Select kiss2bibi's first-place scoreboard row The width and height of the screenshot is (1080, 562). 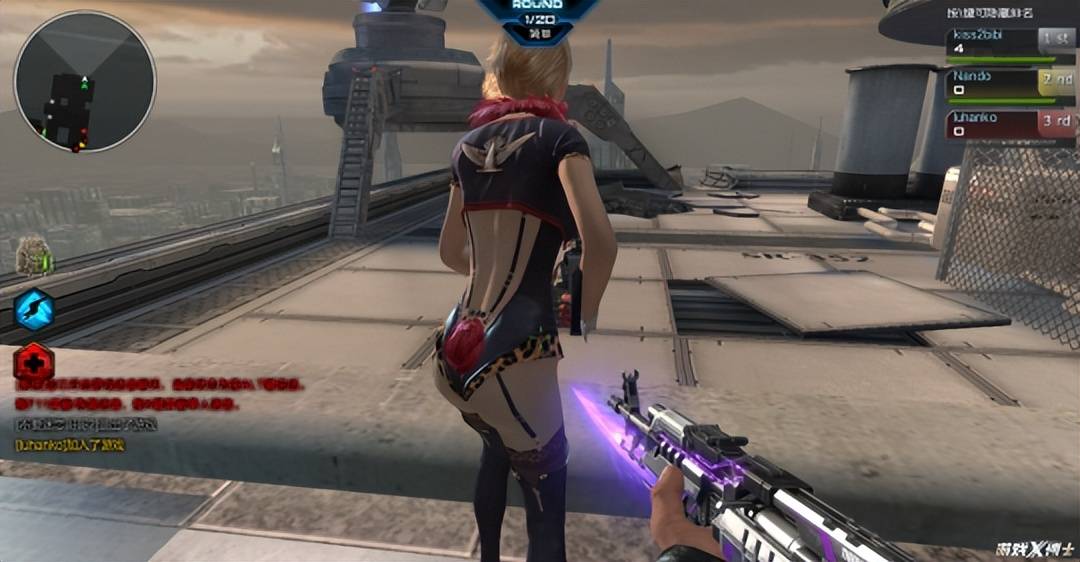(x=1010, y=42)
